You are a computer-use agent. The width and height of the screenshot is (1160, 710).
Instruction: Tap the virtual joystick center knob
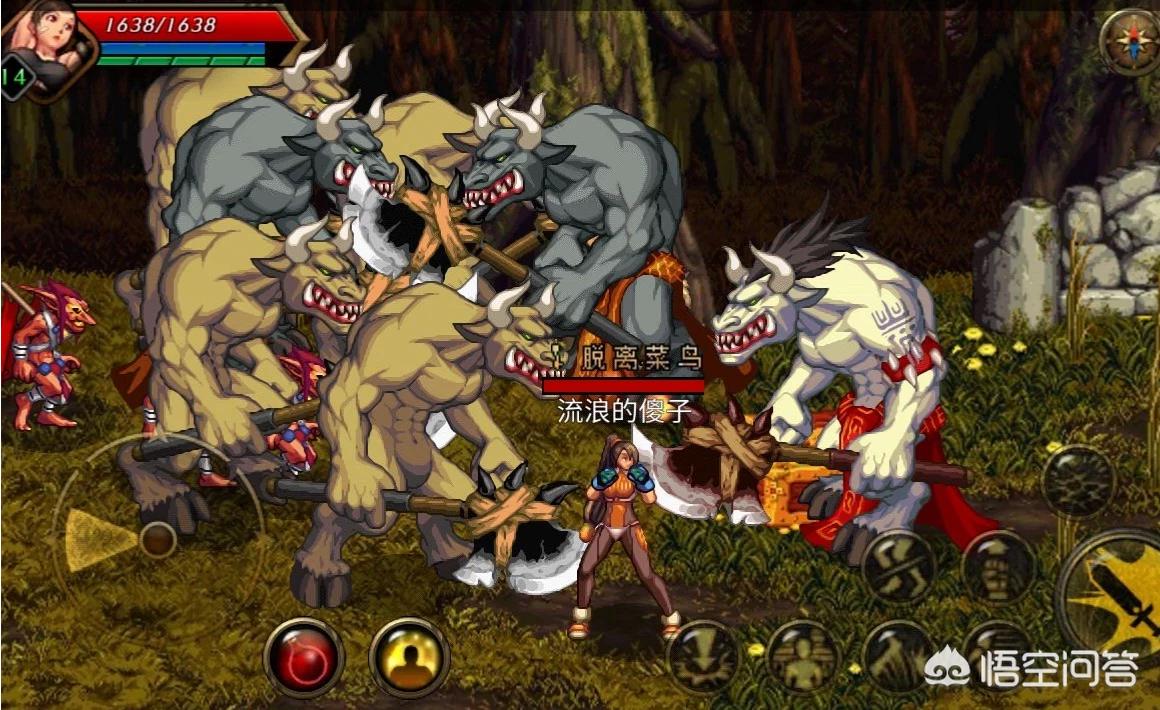click(158, 540)
